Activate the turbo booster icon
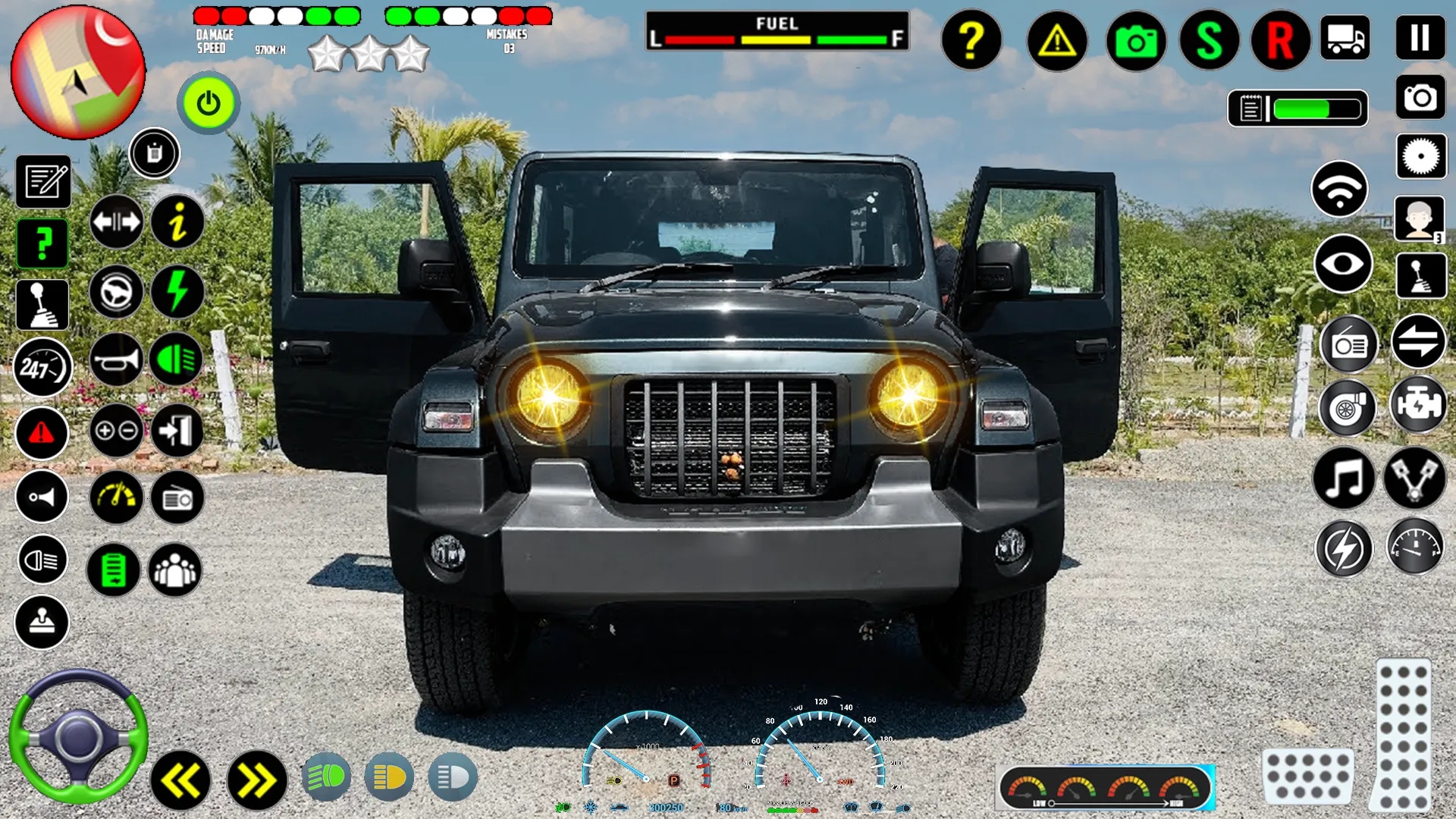 click(x=1348, y=408)
